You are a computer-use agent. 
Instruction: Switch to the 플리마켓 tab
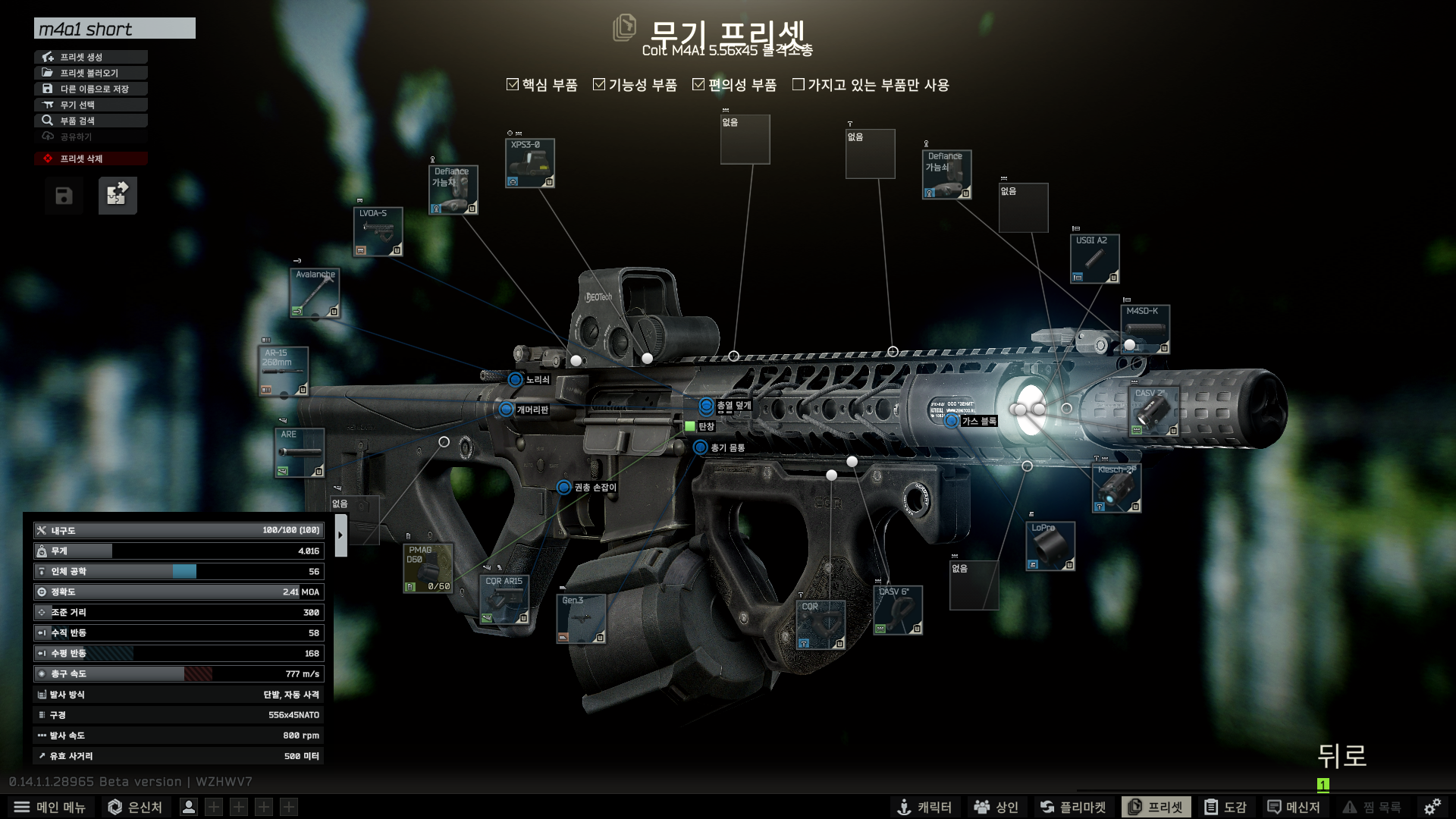[x=1073, y=807]
